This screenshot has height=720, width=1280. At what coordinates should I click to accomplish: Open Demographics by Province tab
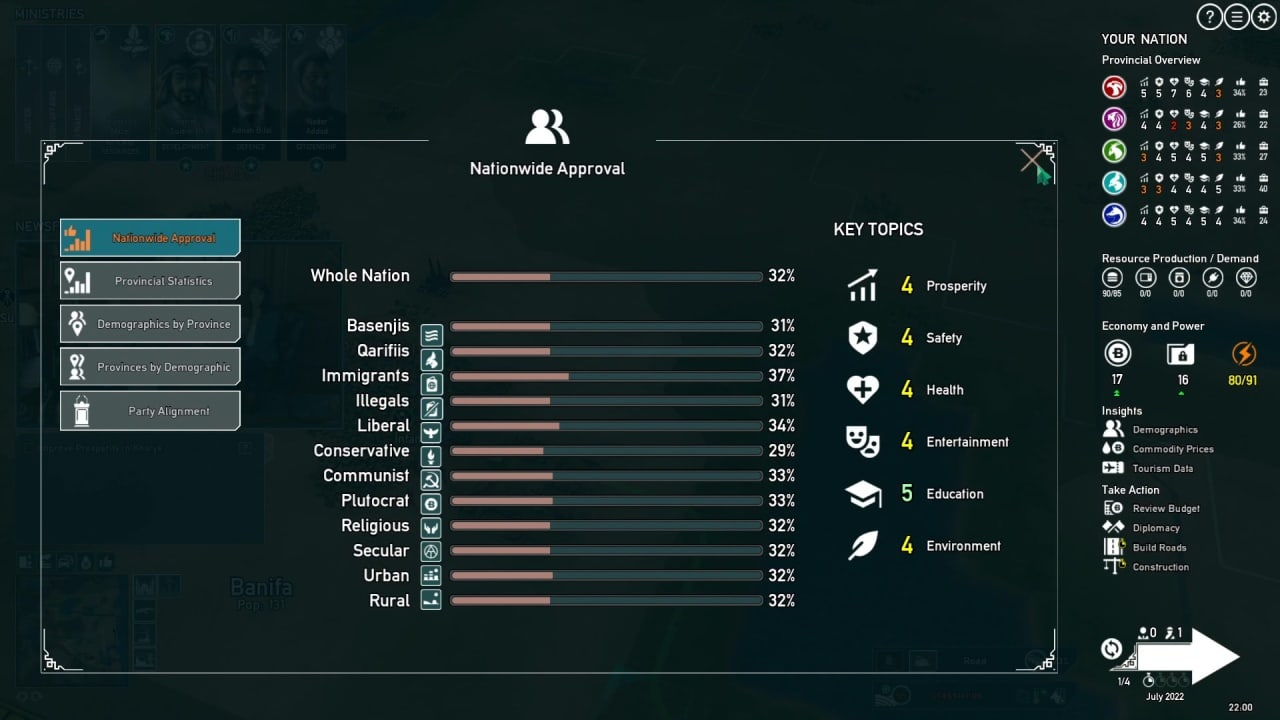click(150, 324)
